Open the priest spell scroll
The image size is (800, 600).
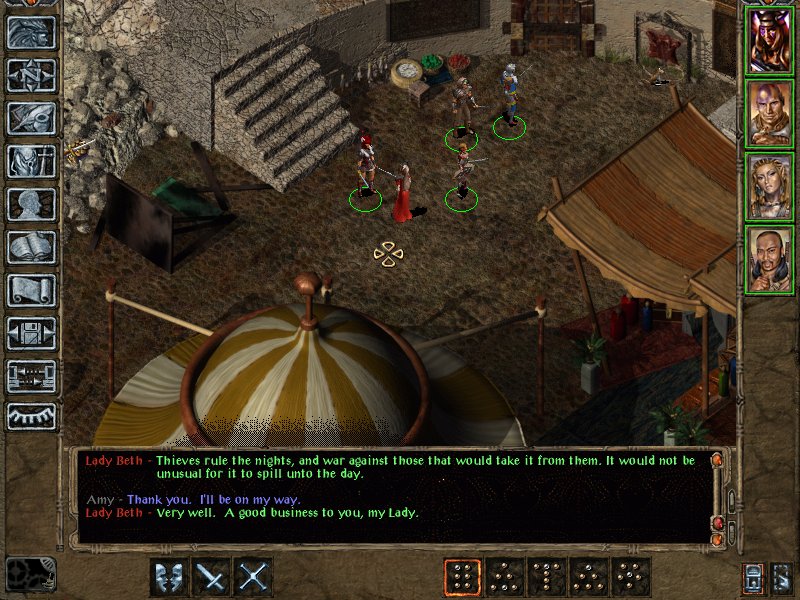[x=32, y=290]
